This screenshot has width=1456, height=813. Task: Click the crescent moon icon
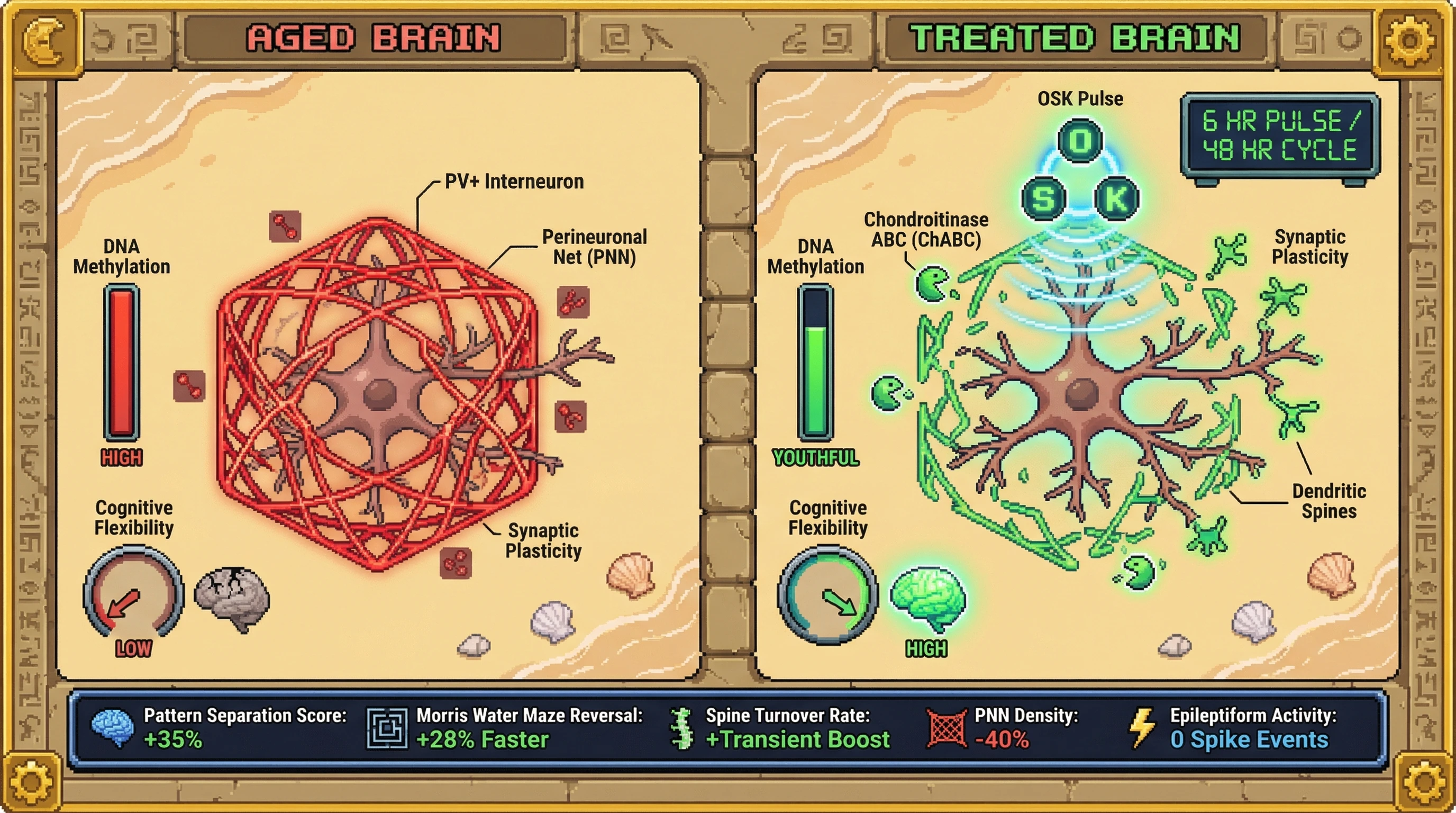pyautogui.click(x=48, y=41)
